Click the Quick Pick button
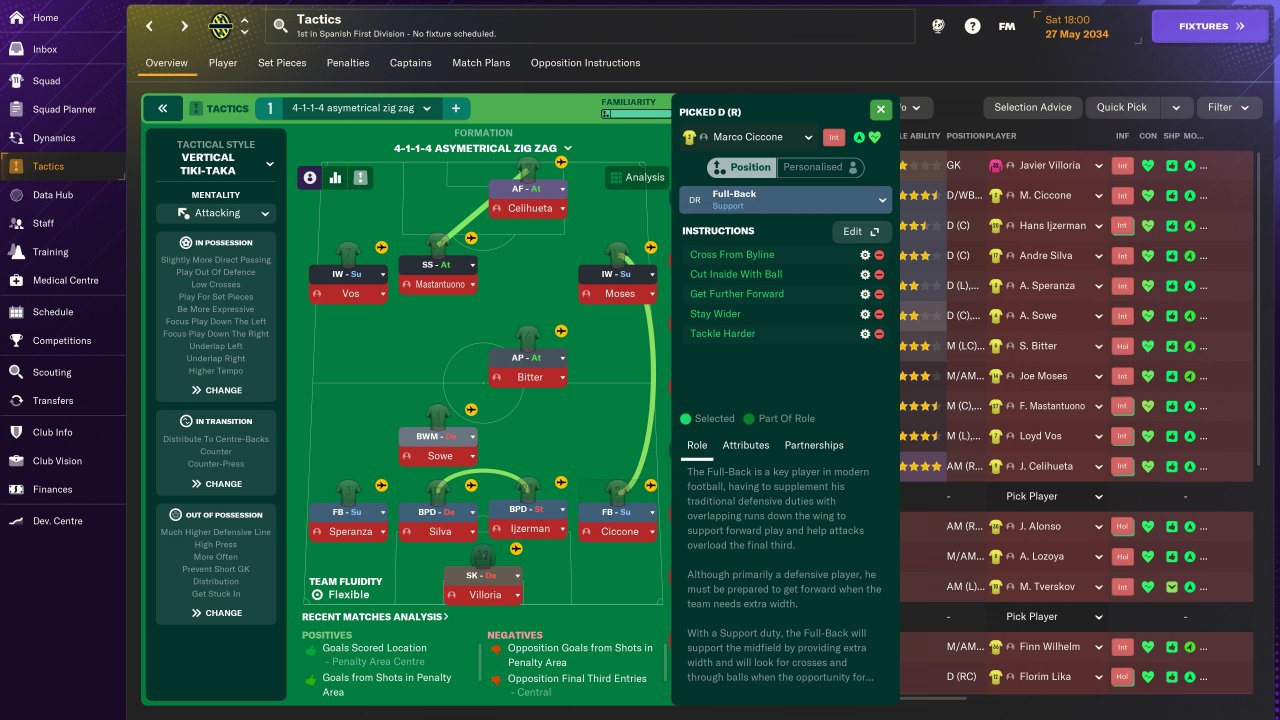The height and width of the screenshot is (720, 1280). coord(1121,107)
